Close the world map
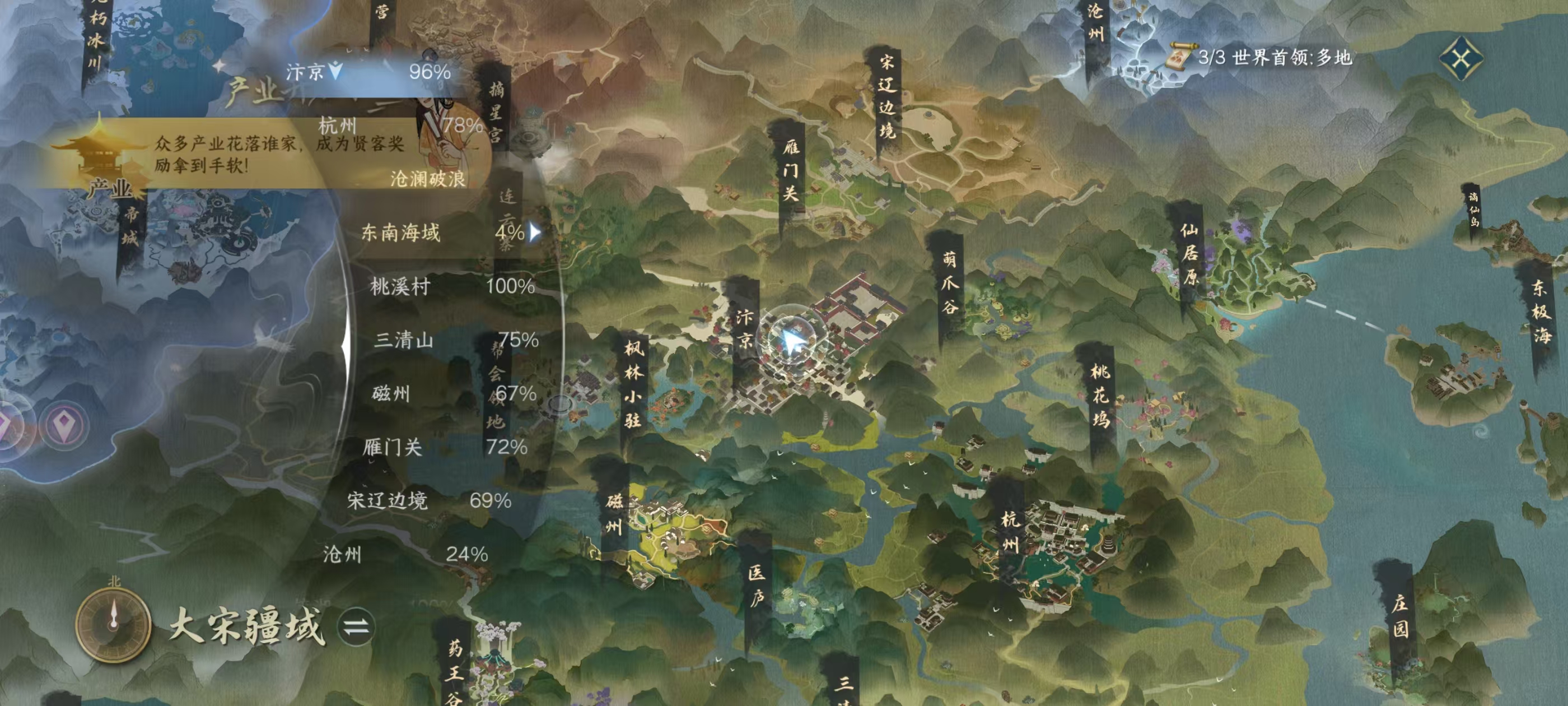1568x706 pixels. [x=1461, y=58]
